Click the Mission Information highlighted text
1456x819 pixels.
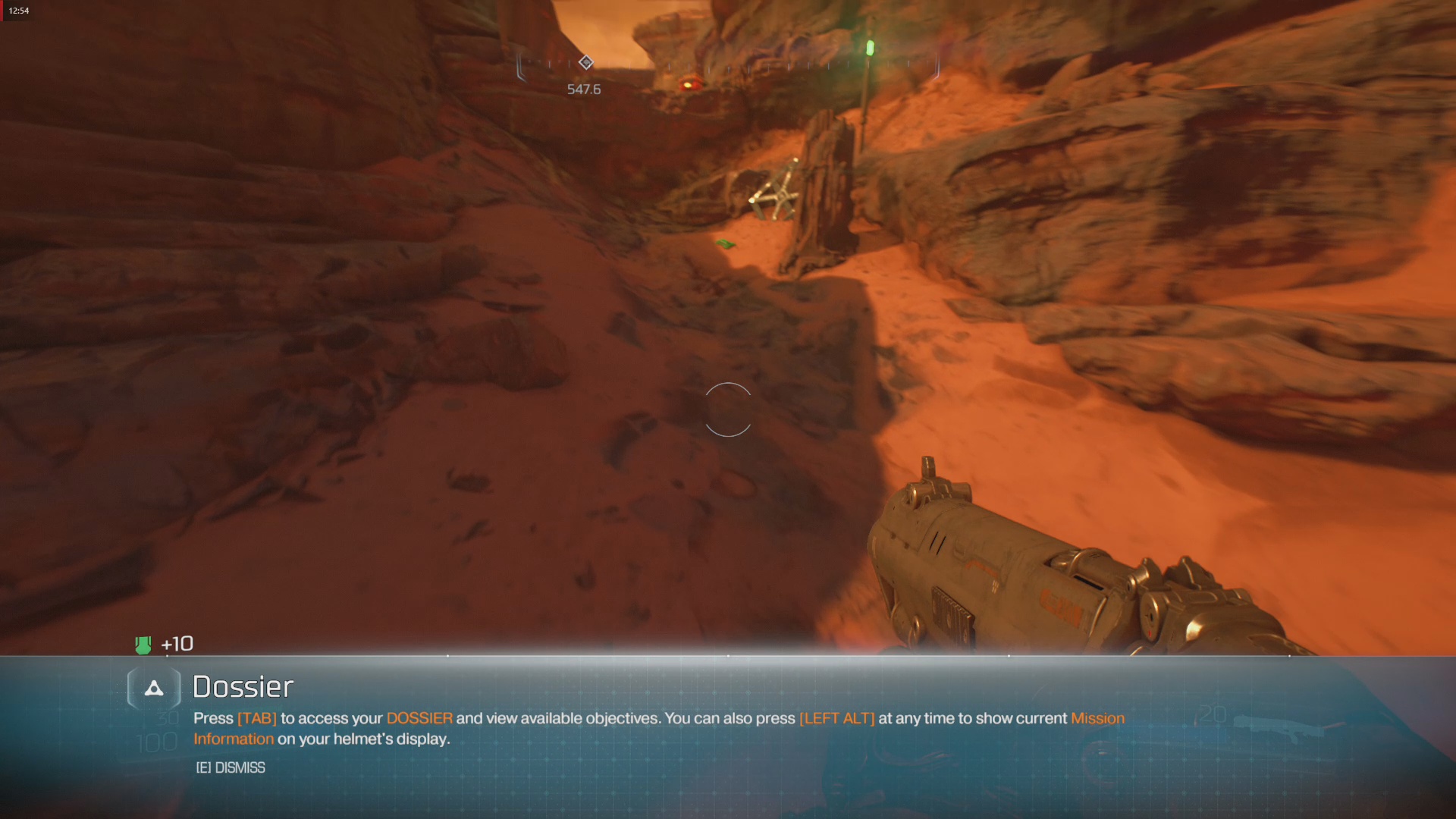tap(1097, 718)
